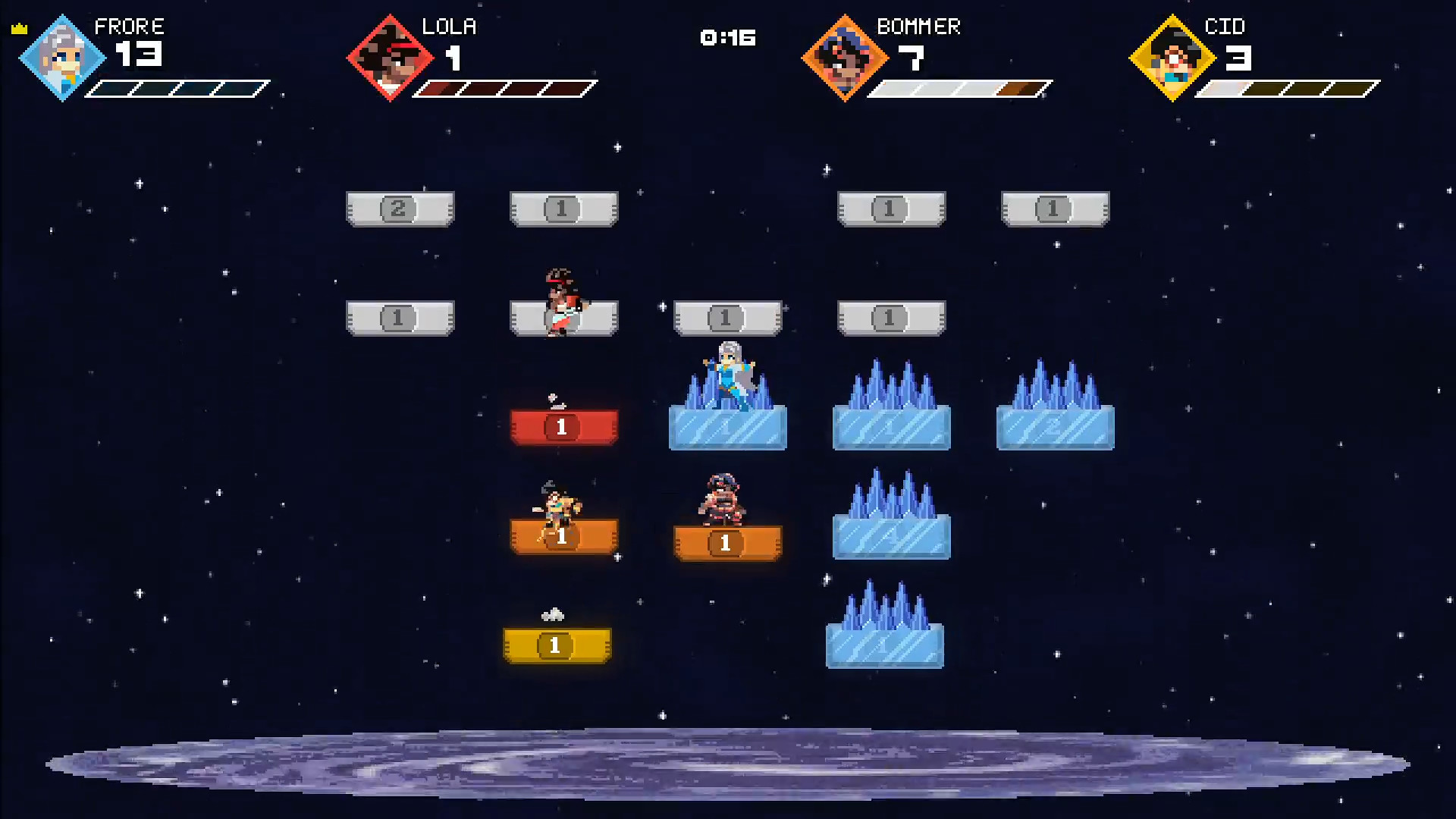Toggle the gray platform labeled 2
The height and width of the screenshot is (819, 1456).
400,210
